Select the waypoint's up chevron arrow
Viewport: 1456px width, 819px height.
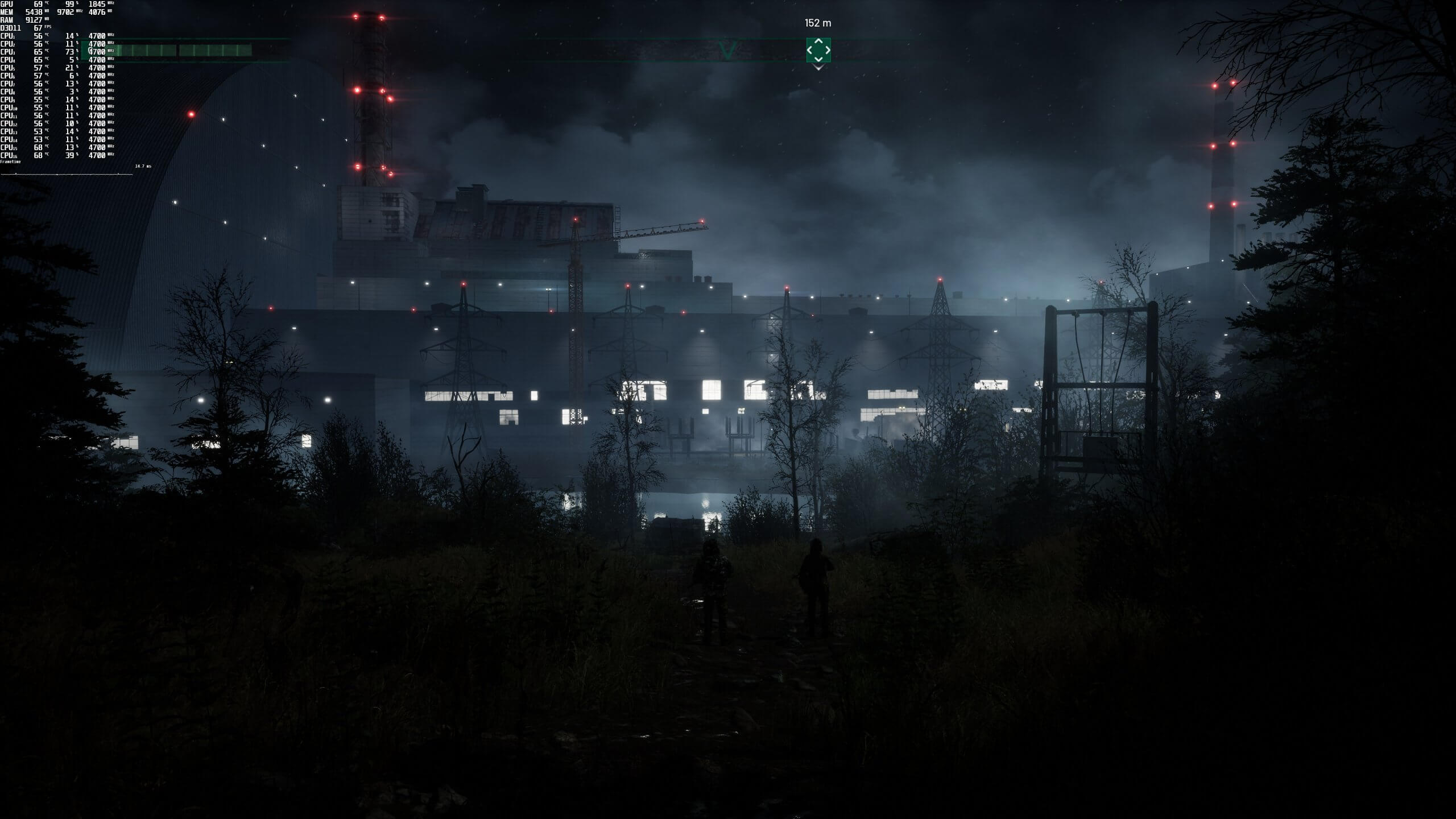point(818,42)
